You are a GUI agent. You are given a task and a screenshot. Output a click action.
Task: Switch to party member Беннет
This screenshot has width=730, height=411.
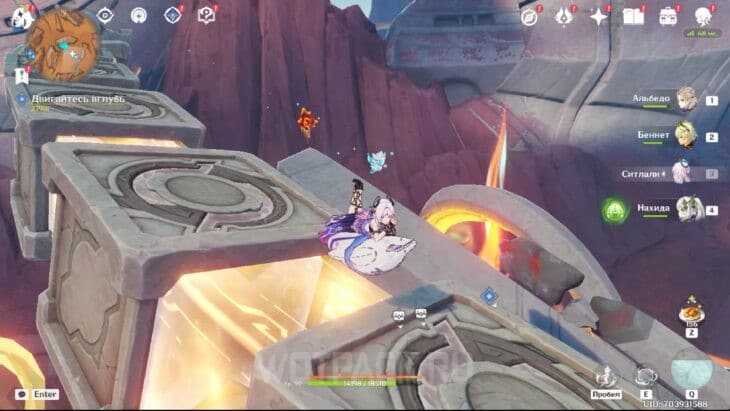pos(685,136)
